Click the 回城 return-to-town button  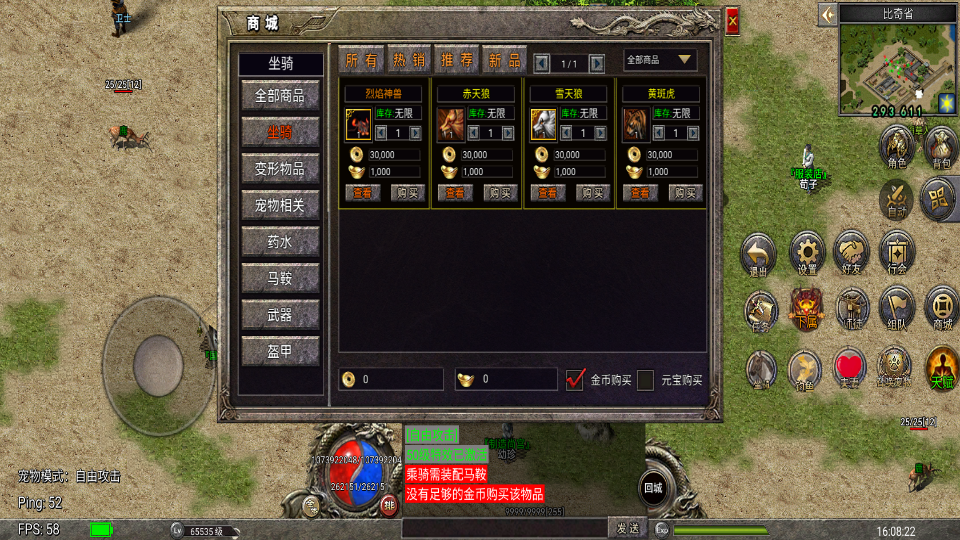(652, 487)
